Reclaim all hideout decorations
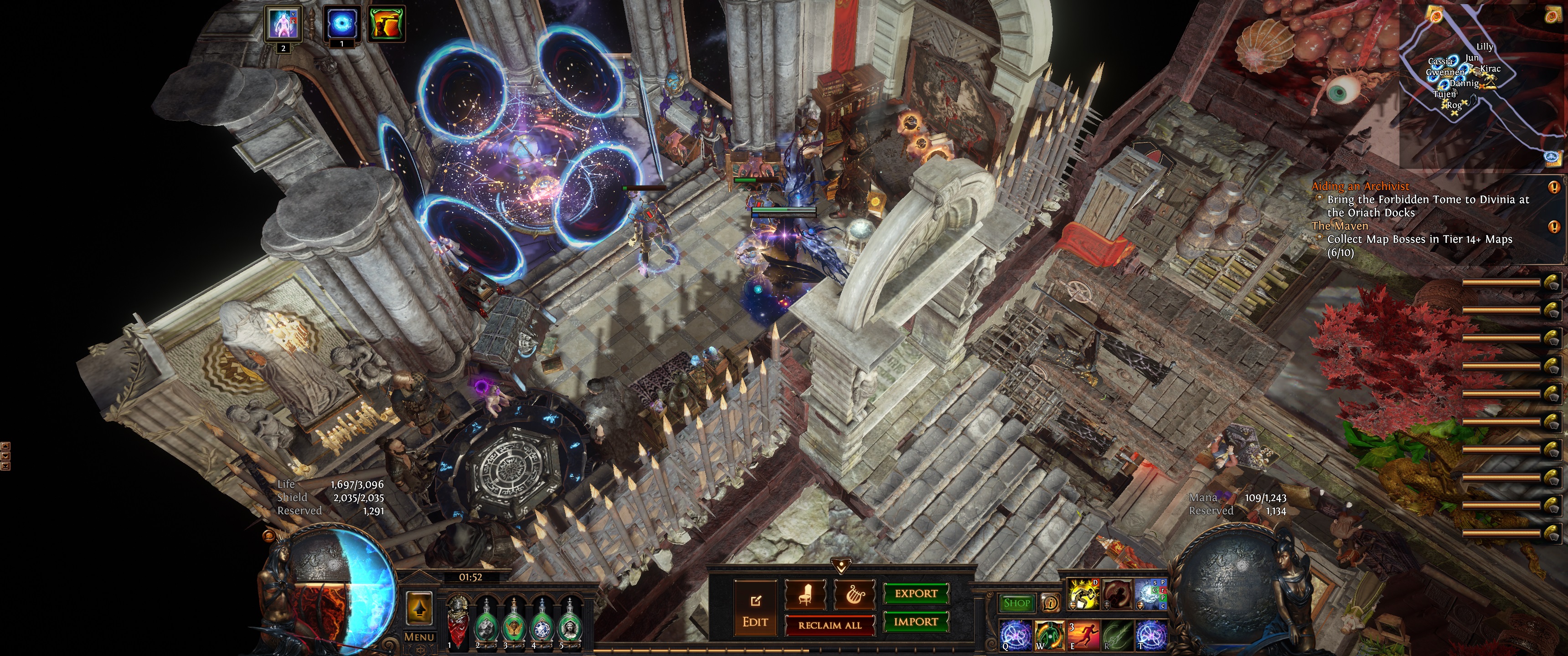This screenshot has width=1568, height=656. tap(830, 625)
